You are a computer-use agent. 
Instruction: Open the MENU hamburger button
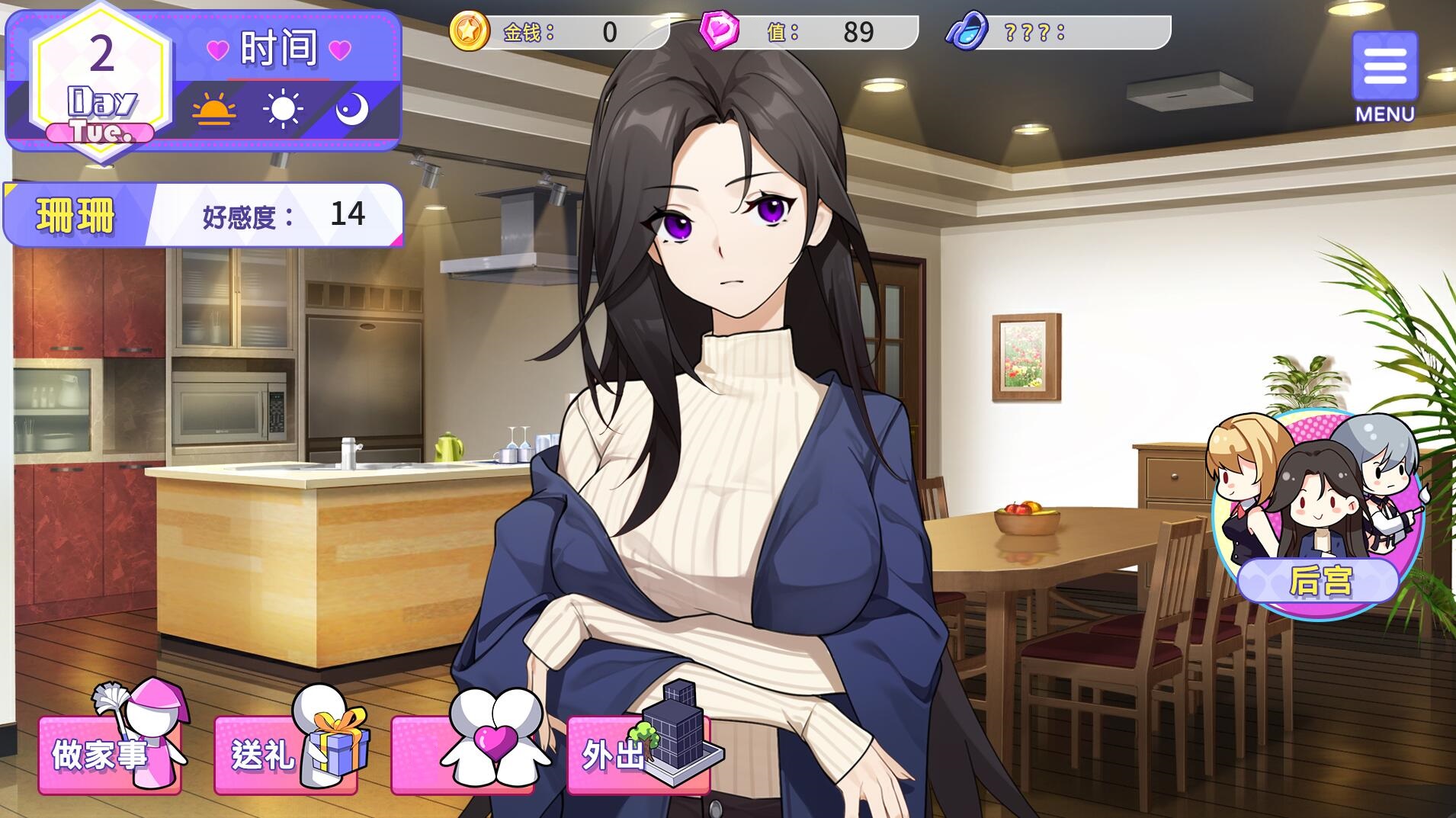tap(1384, 69)
